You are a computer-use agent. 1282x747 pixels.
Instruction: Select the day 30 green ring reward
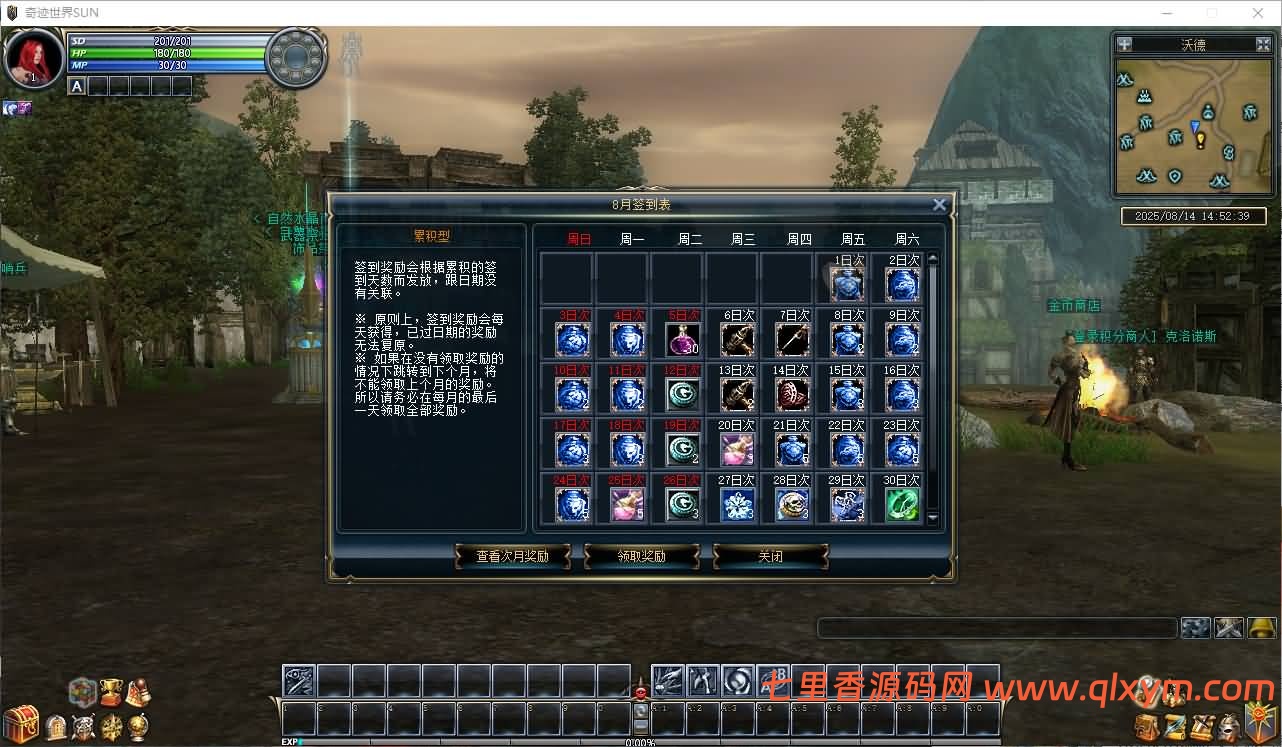click(x=902, y=504)
